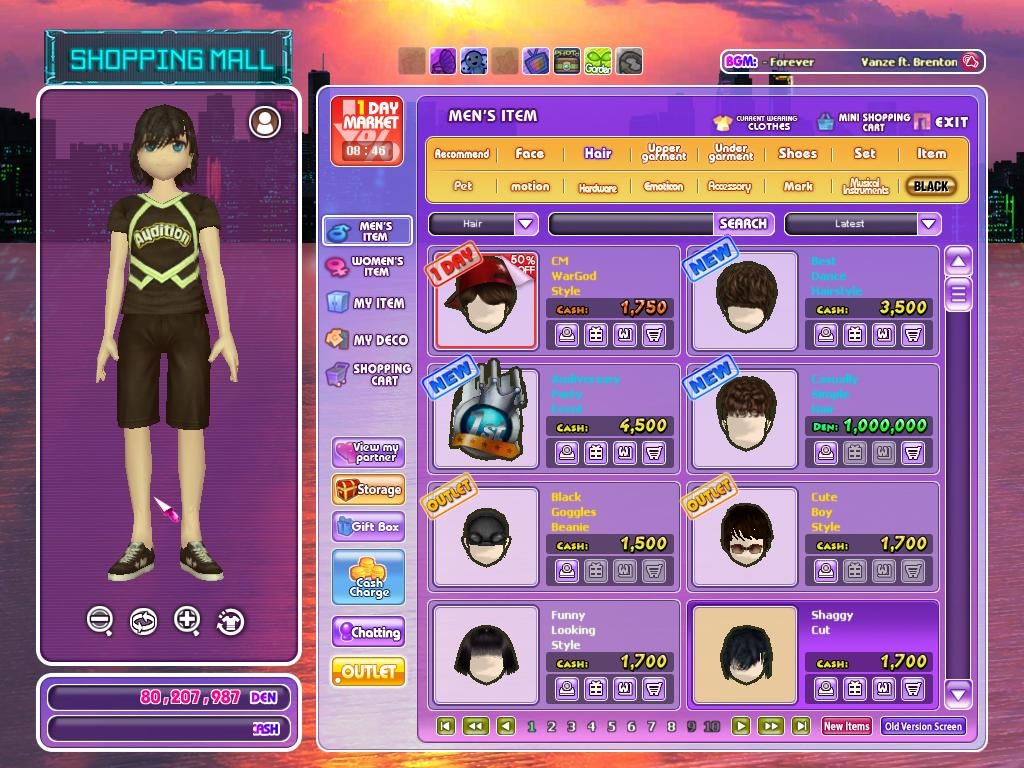Switch to Old Version Screen

(923, 727)
